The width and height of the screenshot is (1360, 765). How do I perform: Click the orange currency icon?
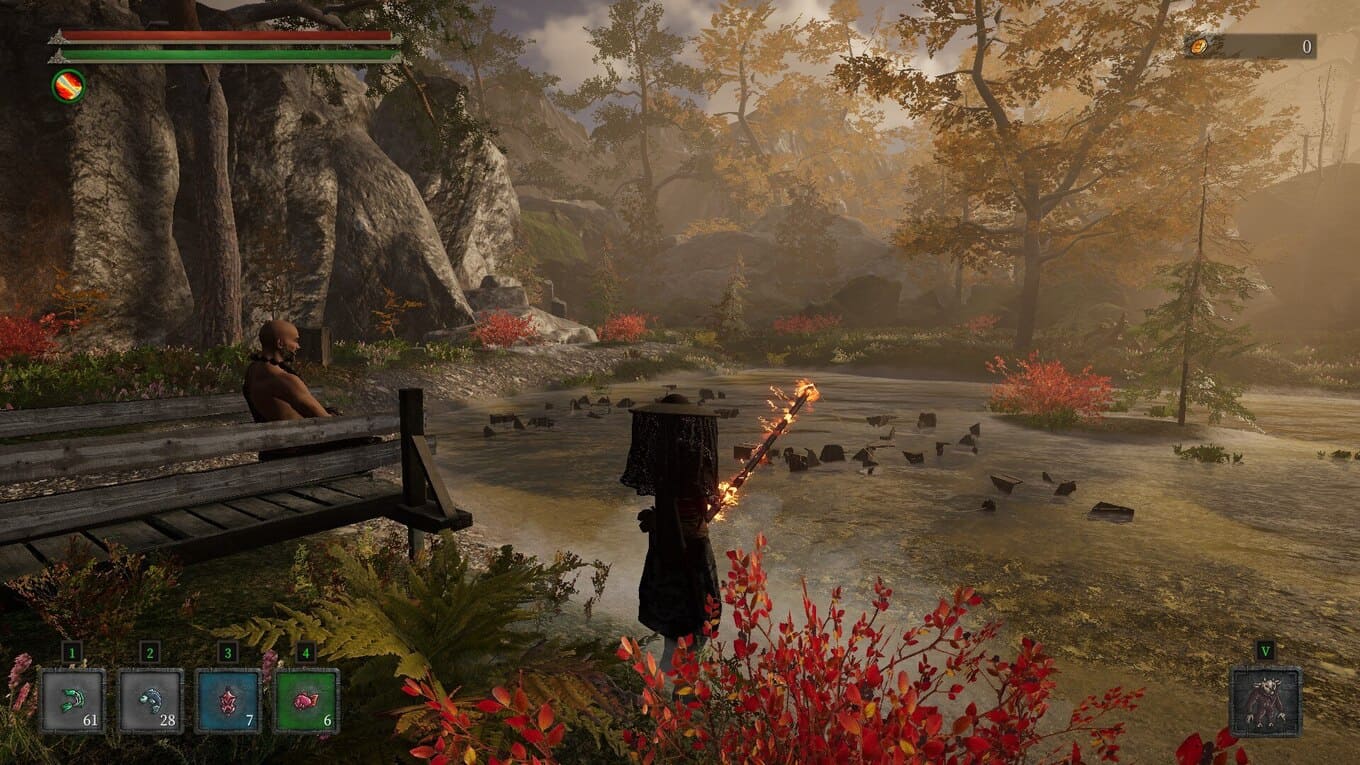pos(1198,46)
